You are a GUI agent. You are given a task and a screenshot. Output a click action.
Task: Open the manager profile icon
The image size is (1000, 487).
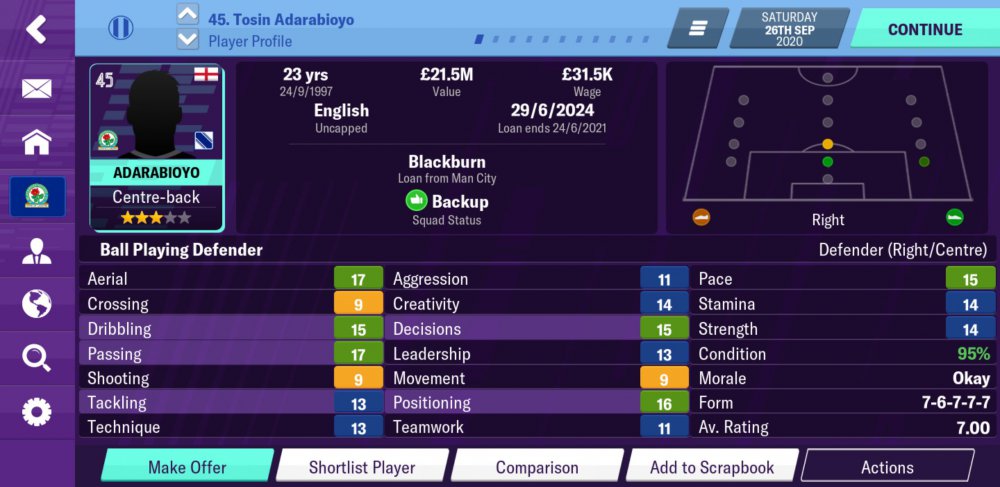point(37,250)
